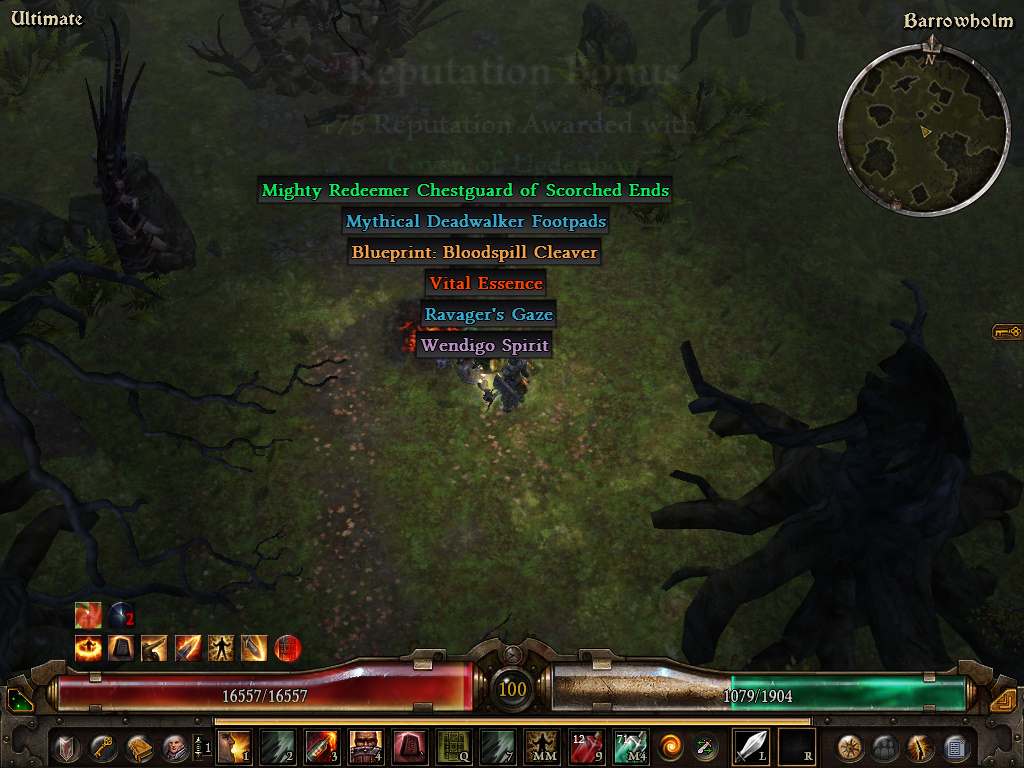Image resolution: width=1024 pixels, height=768 pixels.
Task: Activate the shouting face skill in slot 1
Action: click(234, 746)
